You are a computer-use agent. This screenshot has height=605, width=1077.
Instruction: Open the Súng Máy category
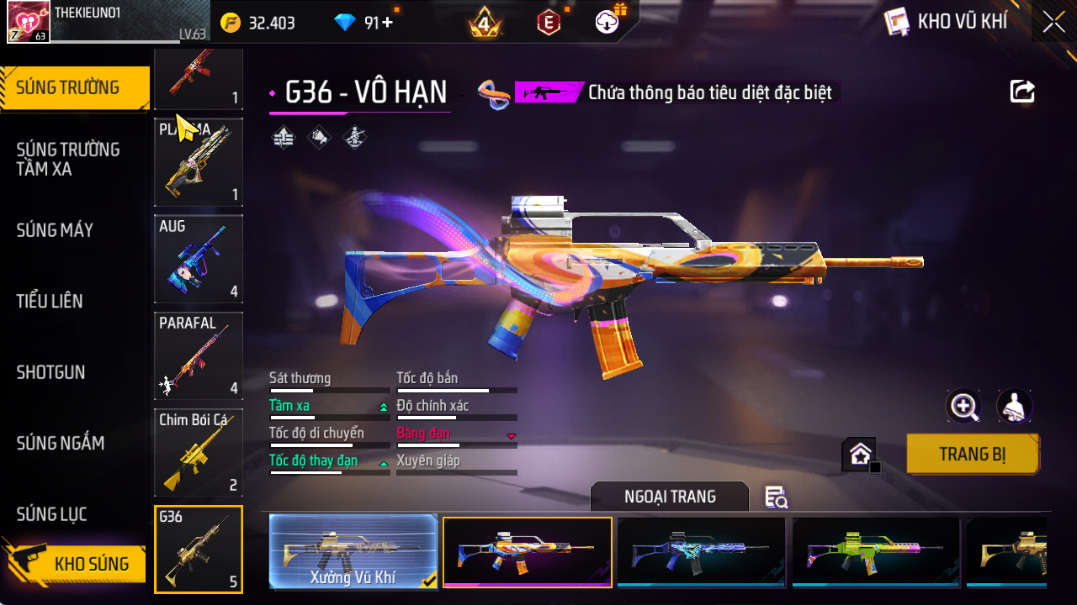click(55, 230)
